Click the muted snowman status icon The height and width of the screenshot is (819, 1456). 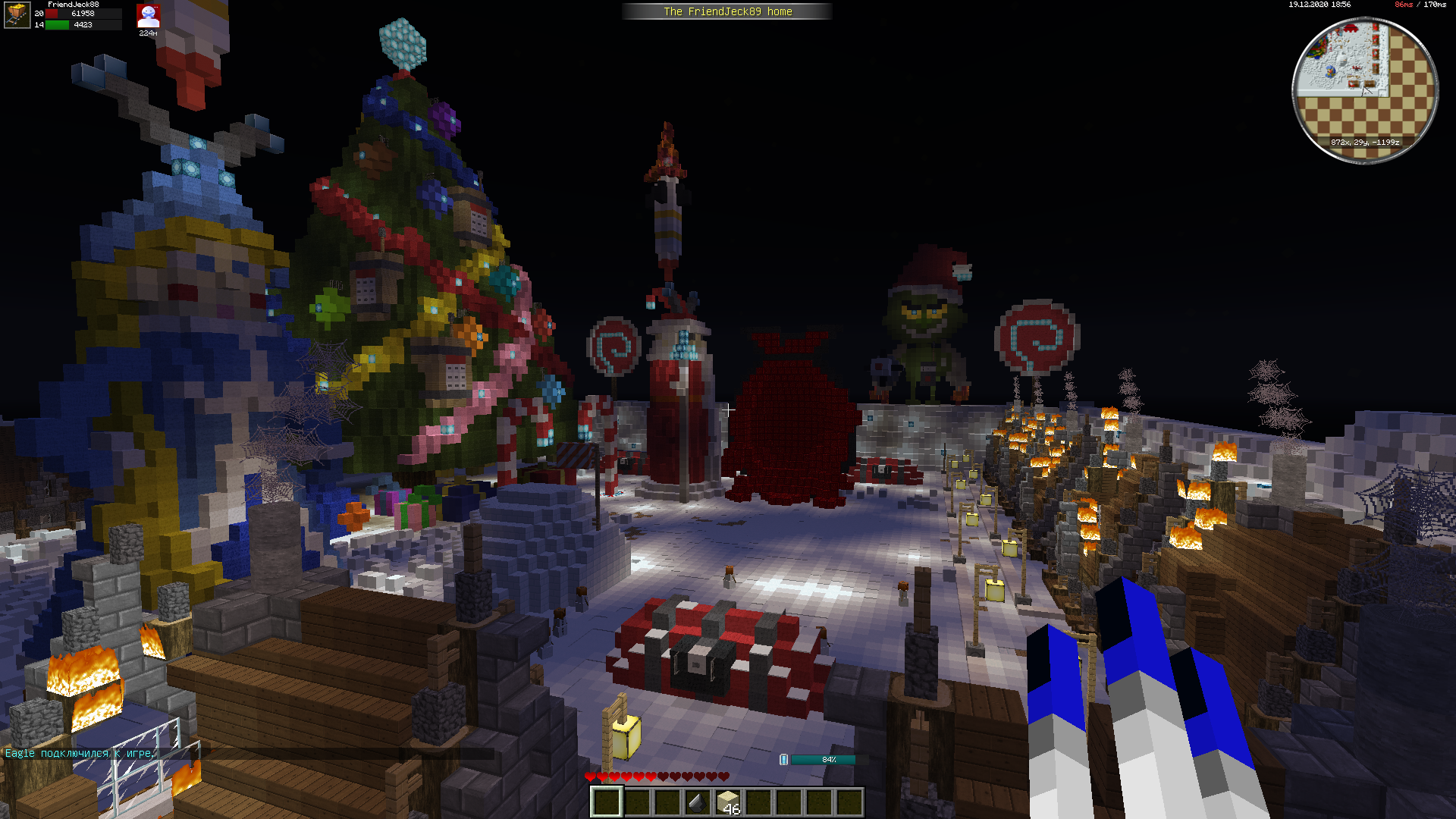pos(148,16)
